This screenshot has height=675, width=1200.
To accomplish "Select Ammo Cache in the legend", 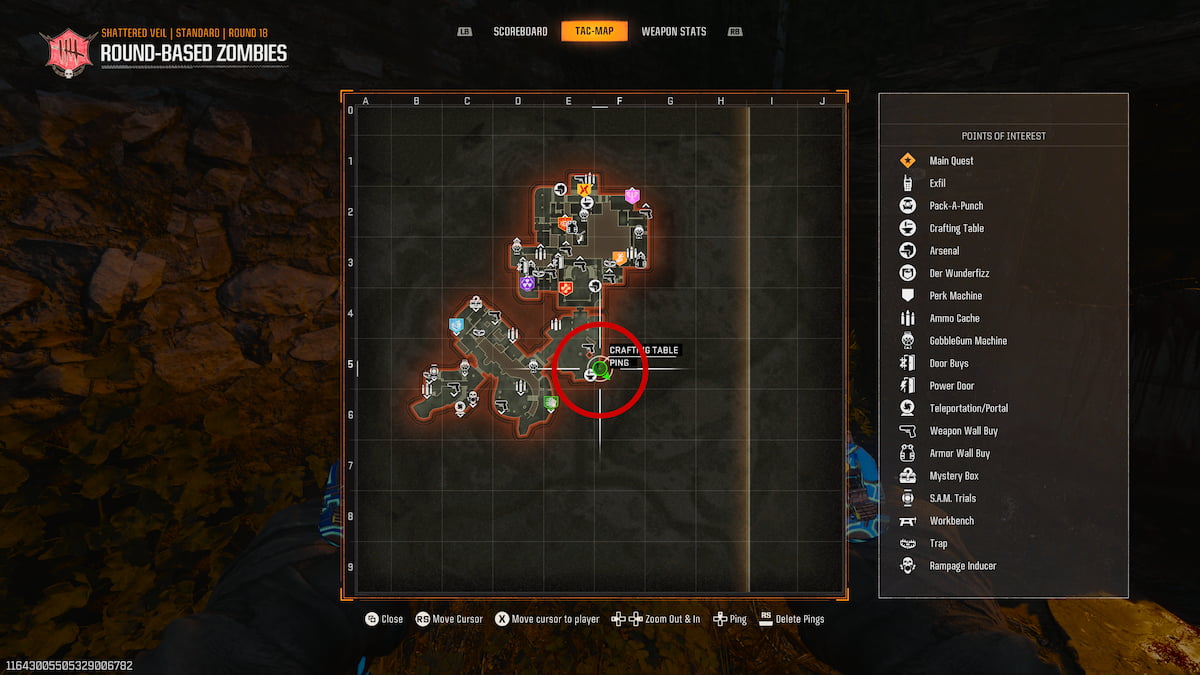I will click(954, 318).
